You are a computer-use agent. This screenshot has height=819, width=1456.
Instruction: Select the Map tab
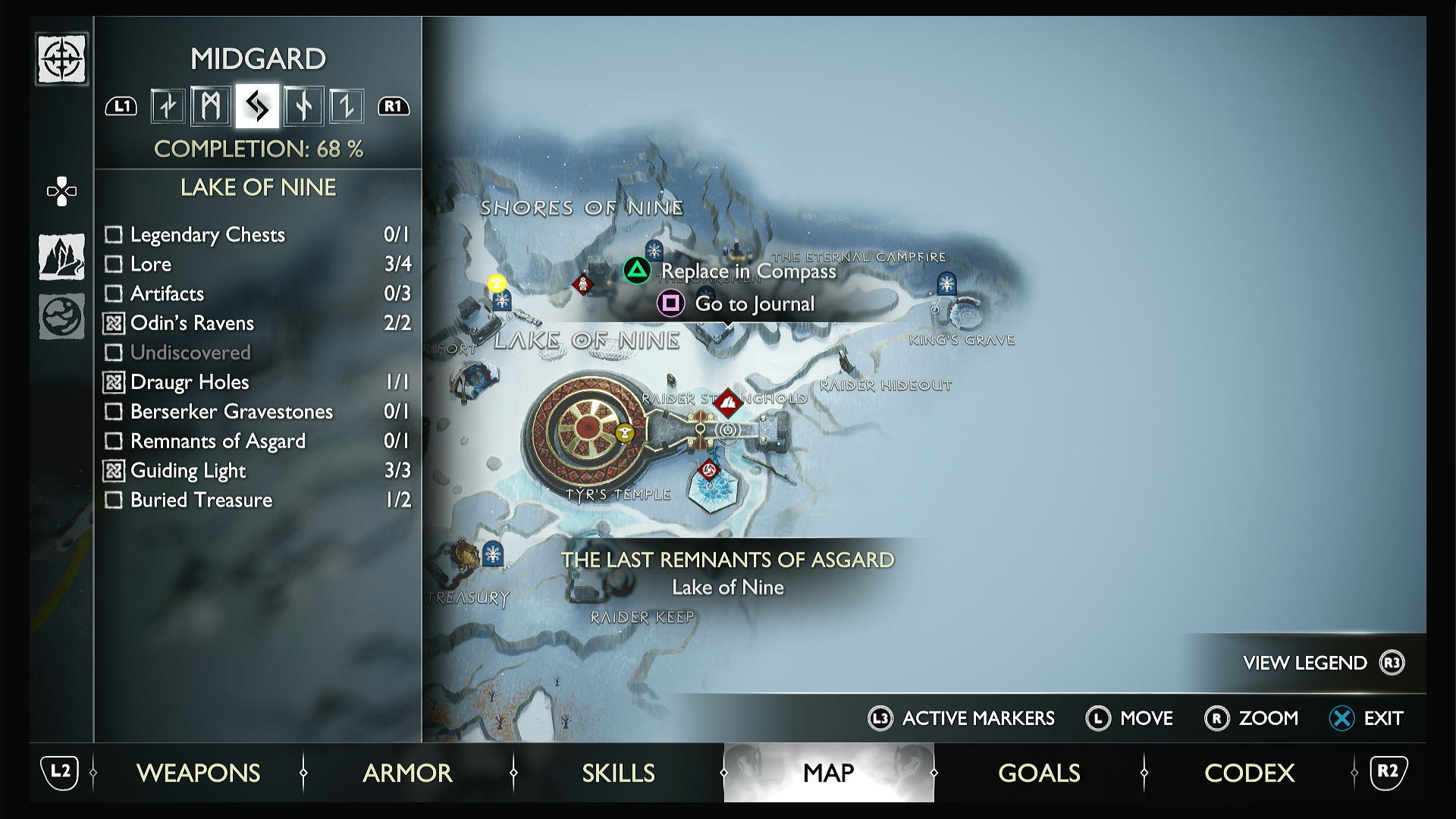pos(828,773)
